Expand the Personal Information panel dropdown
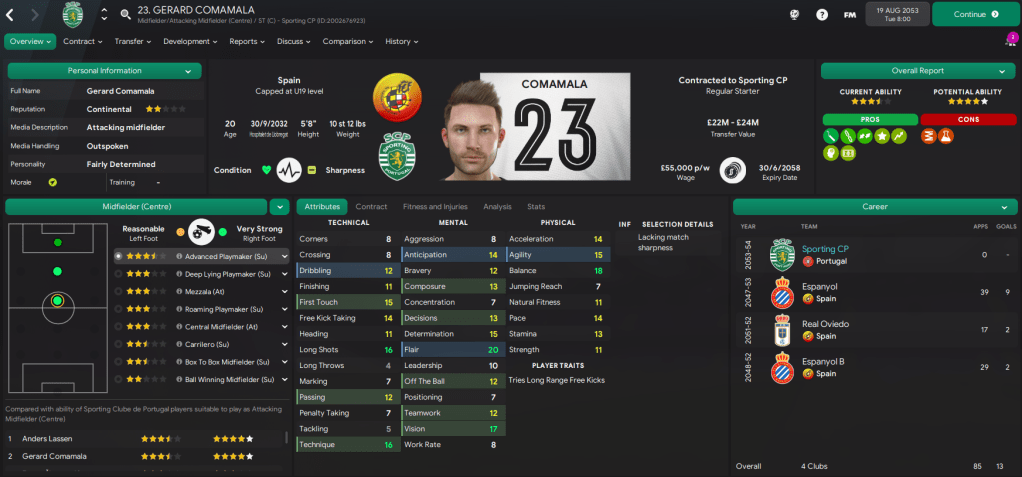The width and height of the screenshot is (1022, 477). pyautogui.click(x=188, y=71)
